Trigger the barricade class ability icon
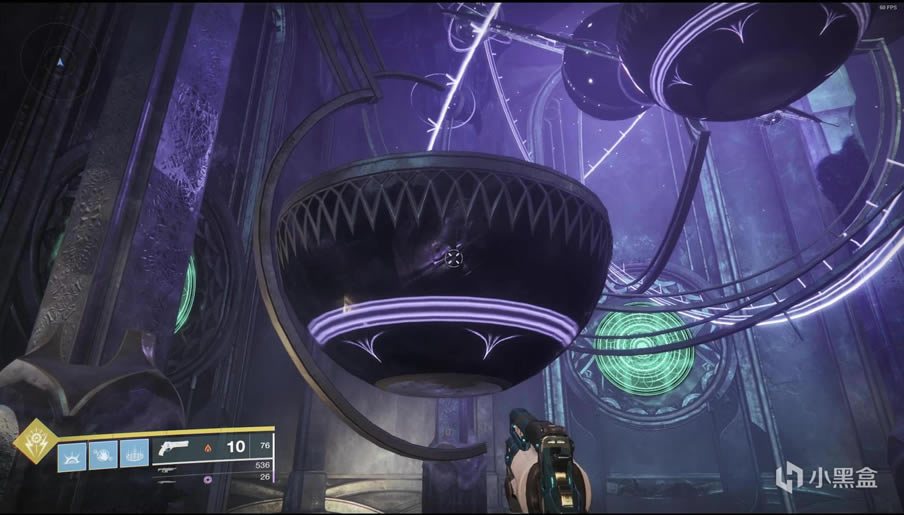This screenshot has height=515, width=904. point(132,455)
